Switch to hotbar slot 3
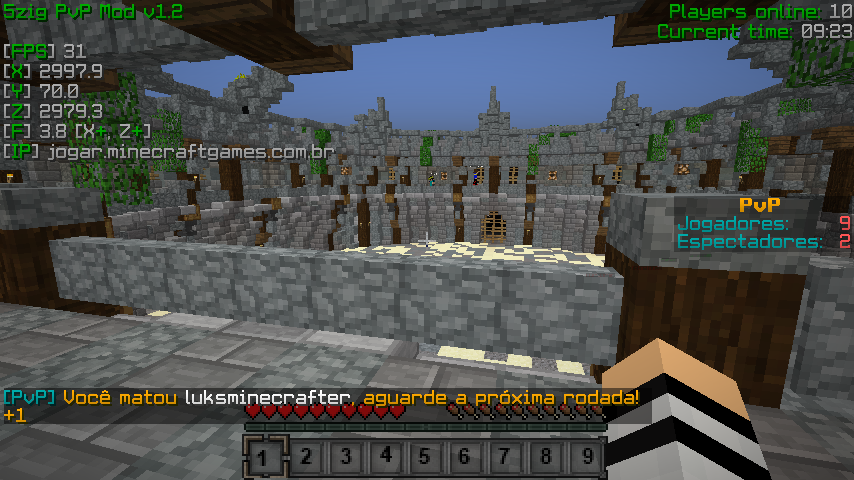This screenshot has width=854, height=480. click(x=345, y=458)
